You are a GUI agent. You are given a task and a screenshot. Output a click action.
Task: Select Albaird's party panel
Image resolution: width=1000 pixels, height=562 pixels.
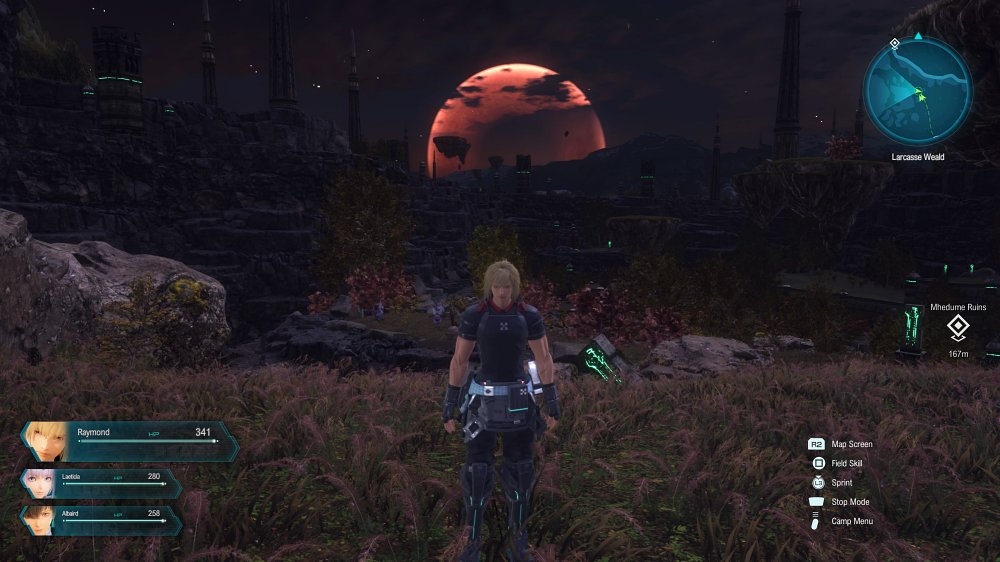pyautogui.click(x=101, y=519)
